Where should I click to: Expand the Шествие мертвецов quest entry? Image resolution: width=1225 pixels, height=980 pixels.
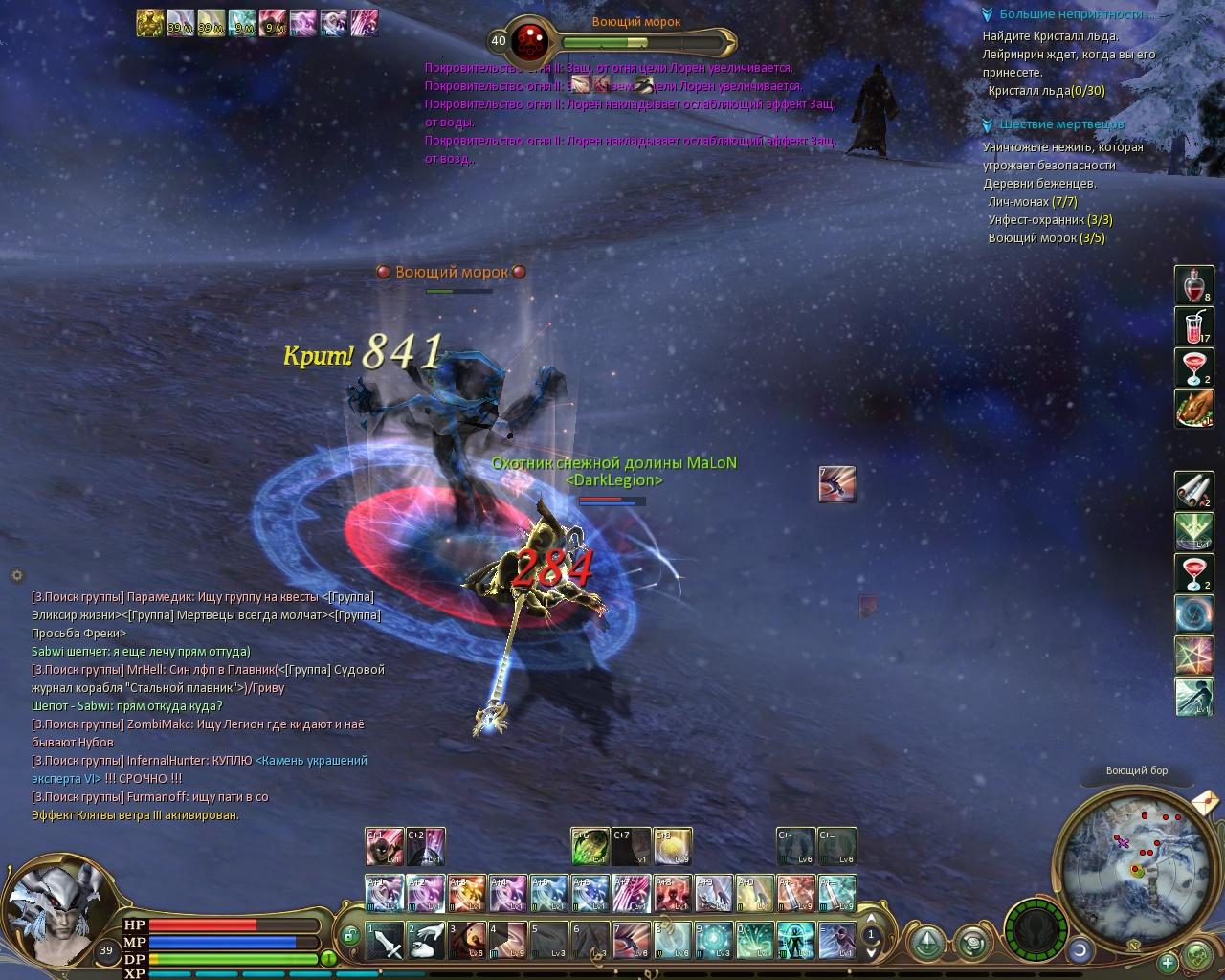[989, 124]
